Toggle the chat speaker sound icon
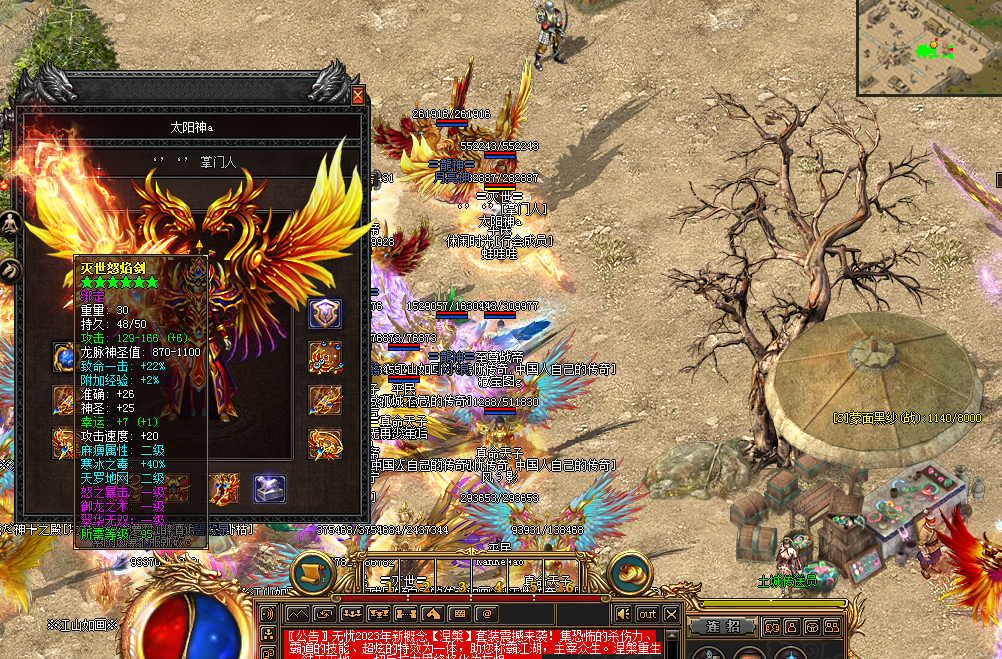Screen dimensions: 1002x659 point(623,613)
